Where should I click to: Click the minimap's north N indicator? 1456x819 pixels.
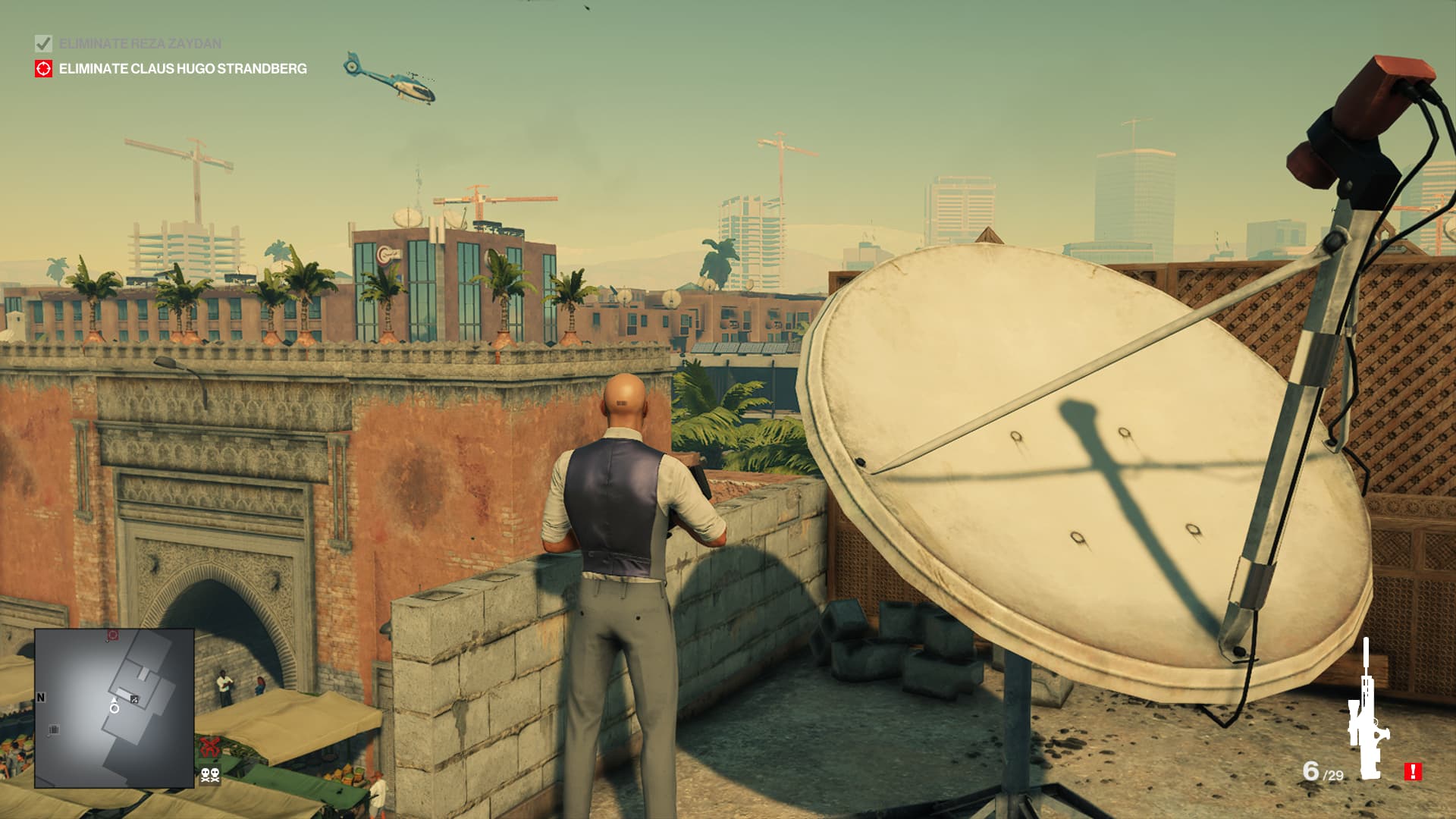pyautogui.click(x=41, y=698)
